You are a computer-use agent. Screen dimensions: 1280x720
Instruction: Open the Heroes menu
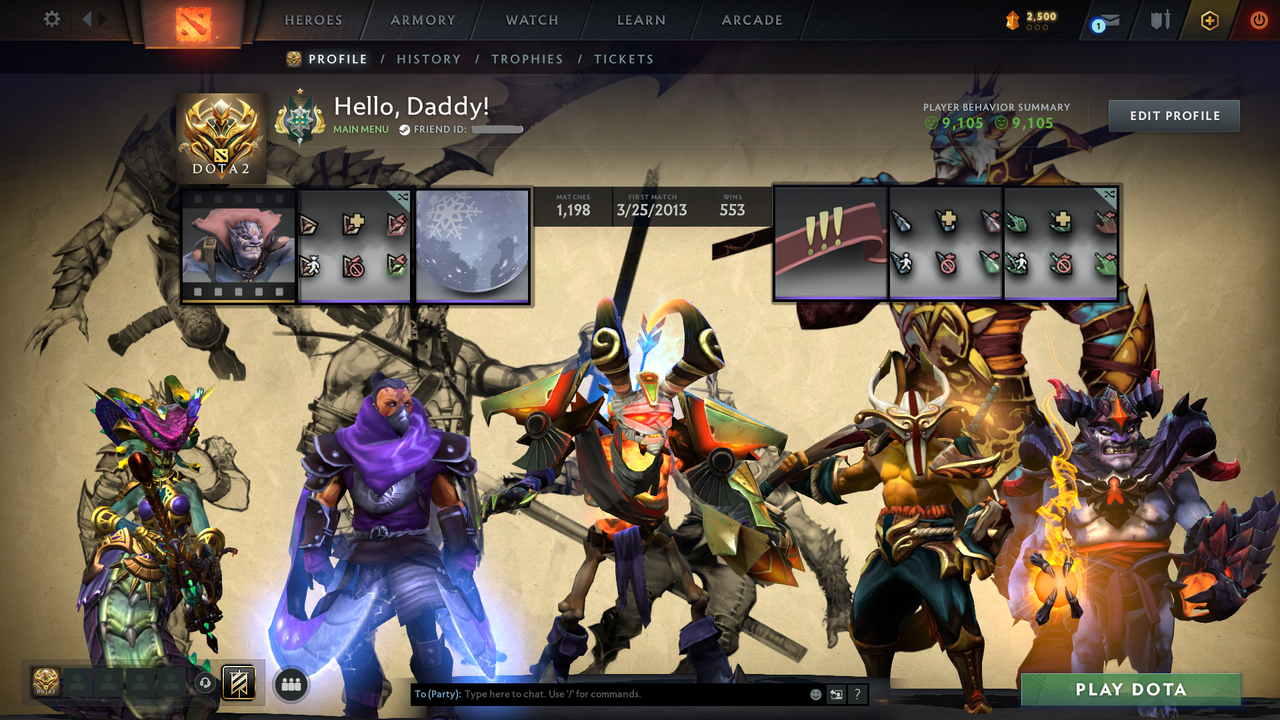[x=313, y=20]
